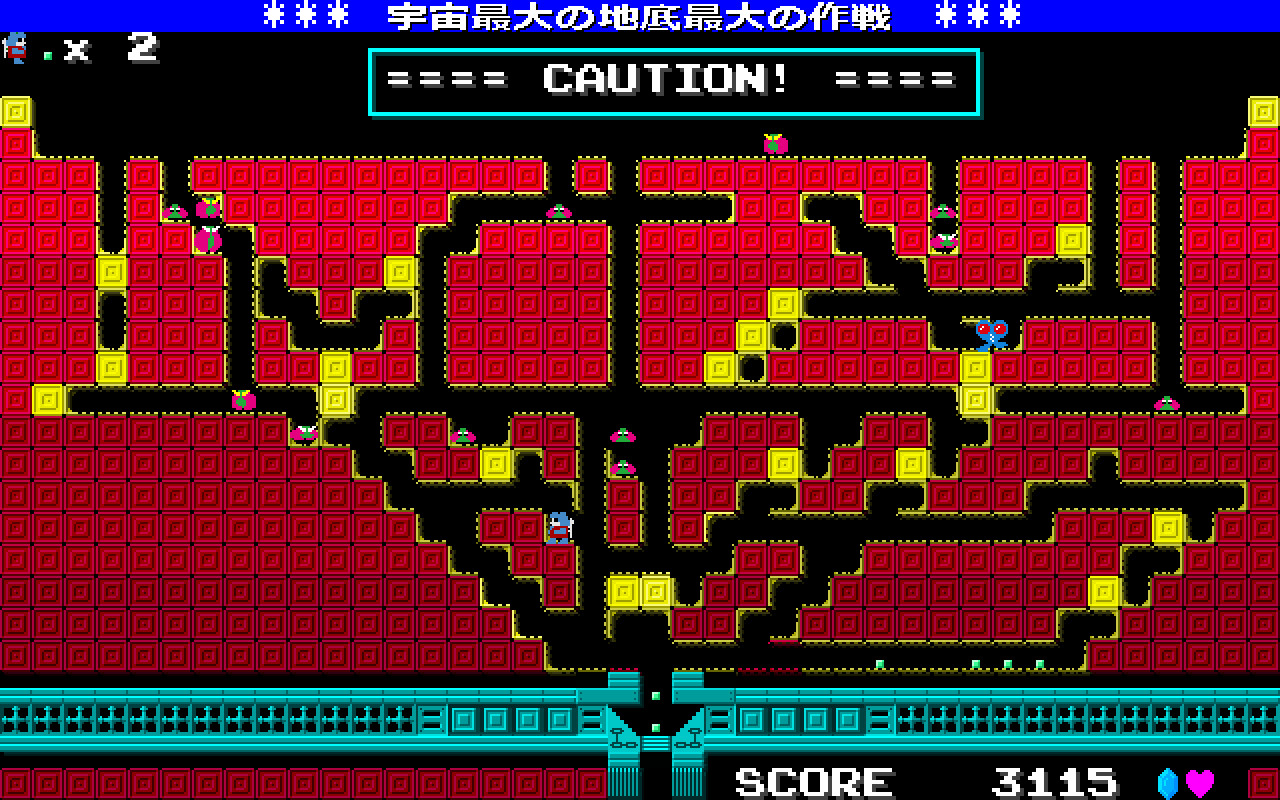Click the pink heart icon next to the score
Screen dimensions: 1280x800
click(x=1199, y=782)
